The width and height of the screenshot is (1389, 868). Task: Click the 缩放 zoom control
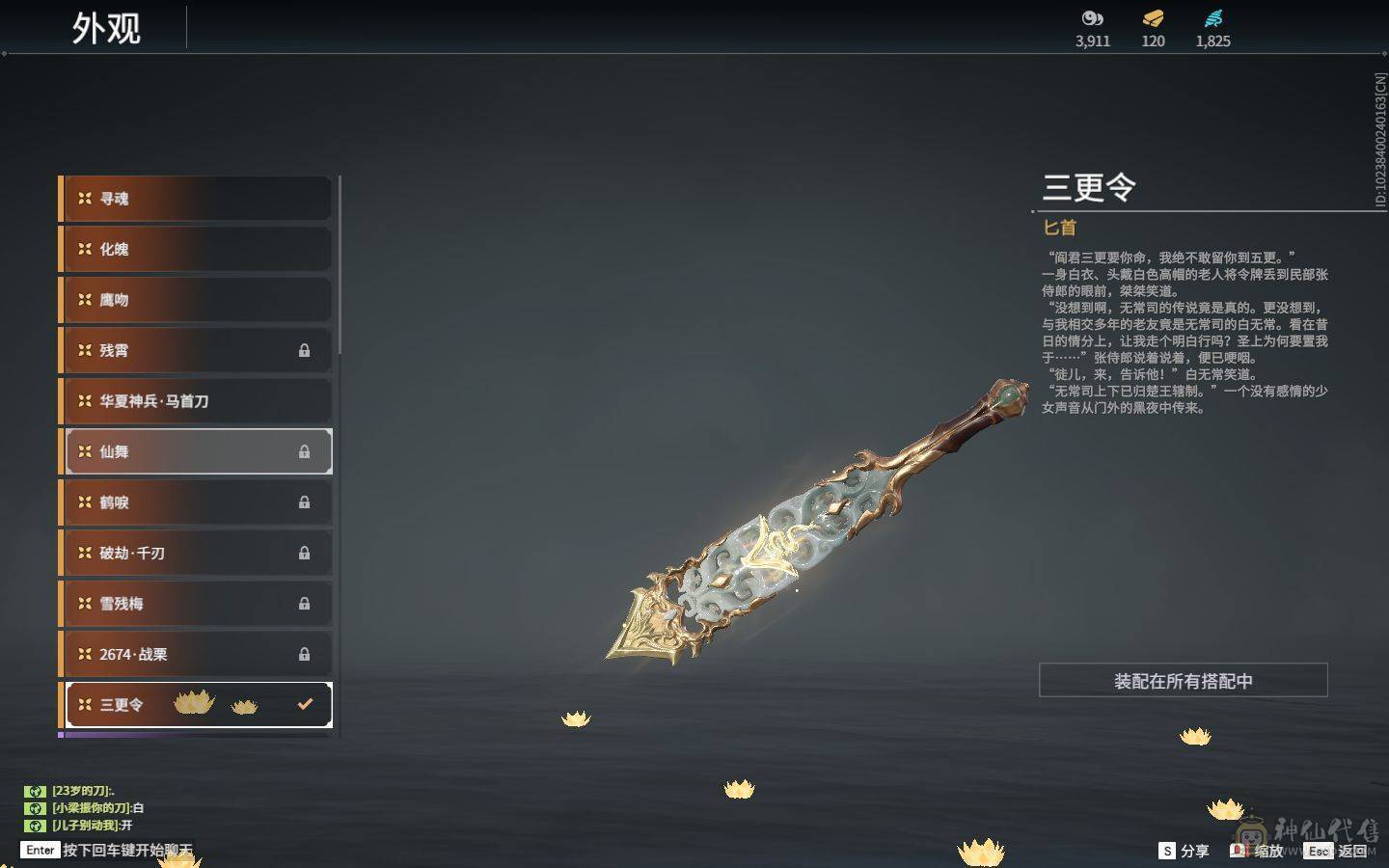point(1257,851)
